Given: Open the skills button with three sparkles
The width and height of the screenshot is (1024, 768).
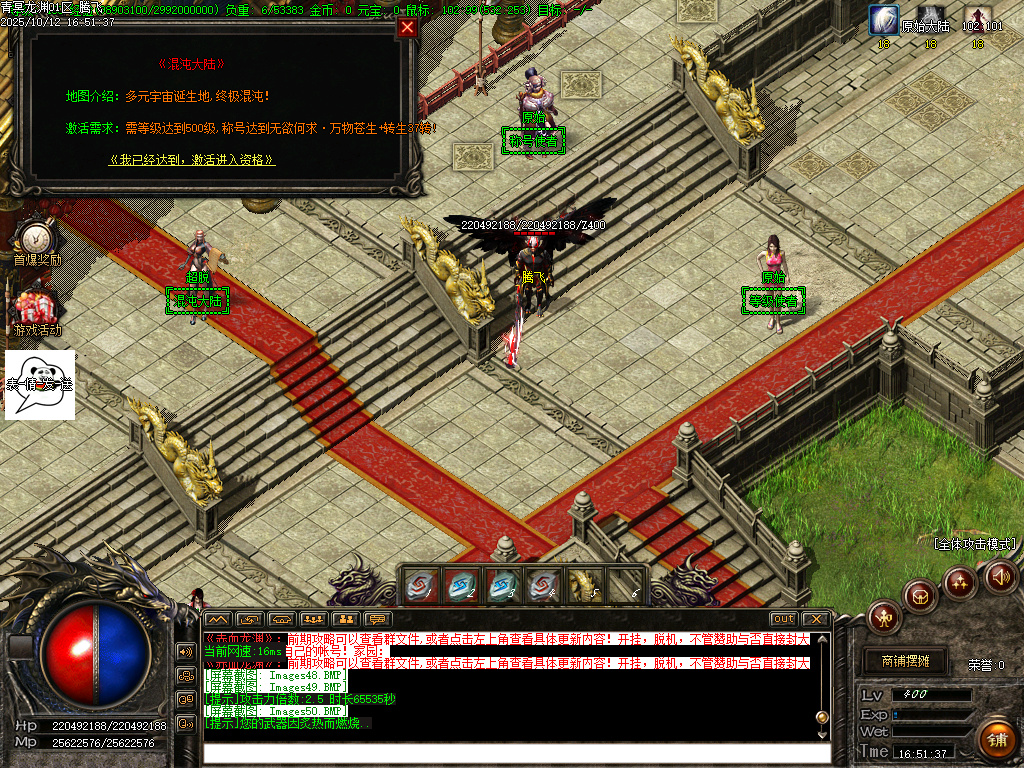Looking at the screenshot, I should [x=960, y=582].
